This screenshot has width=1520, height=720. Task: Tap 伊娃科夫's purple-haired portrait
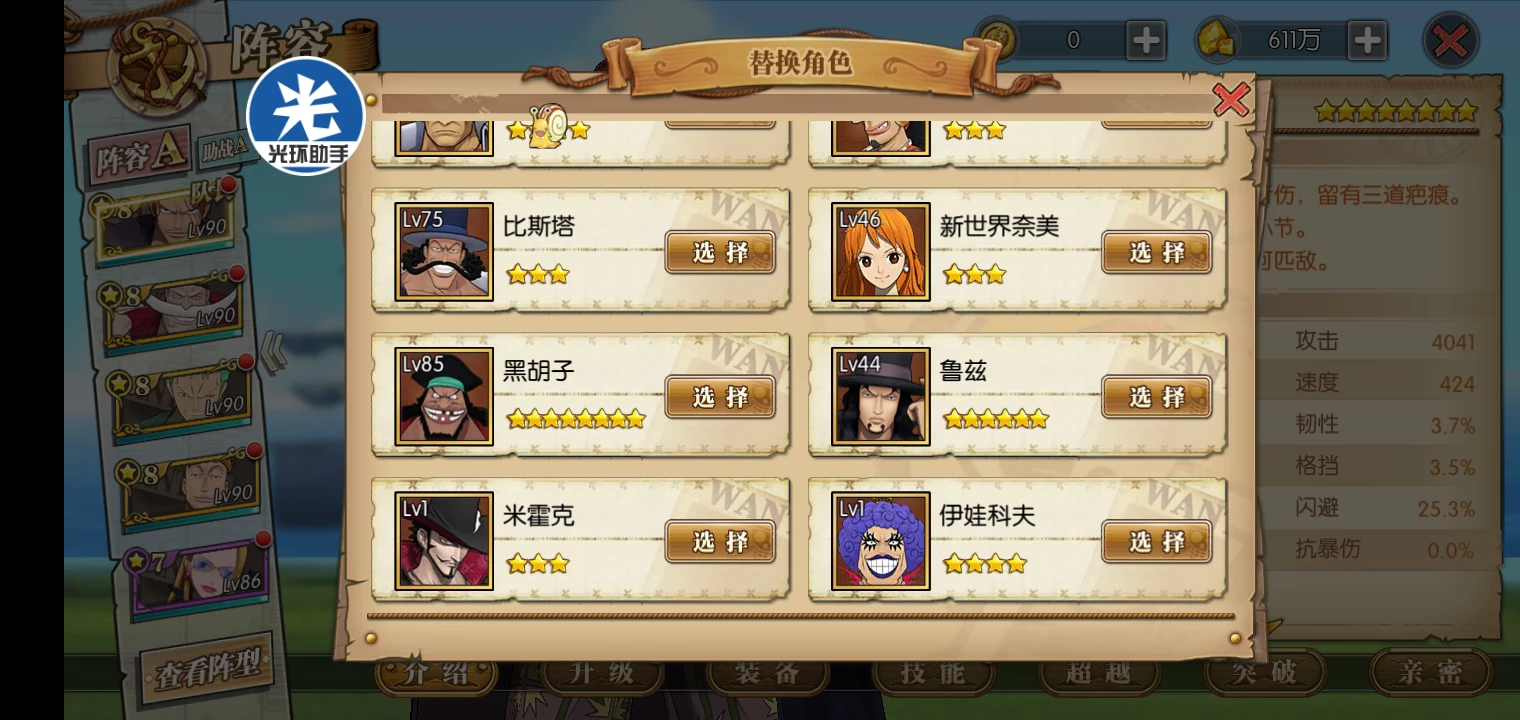tap(880, 541)
